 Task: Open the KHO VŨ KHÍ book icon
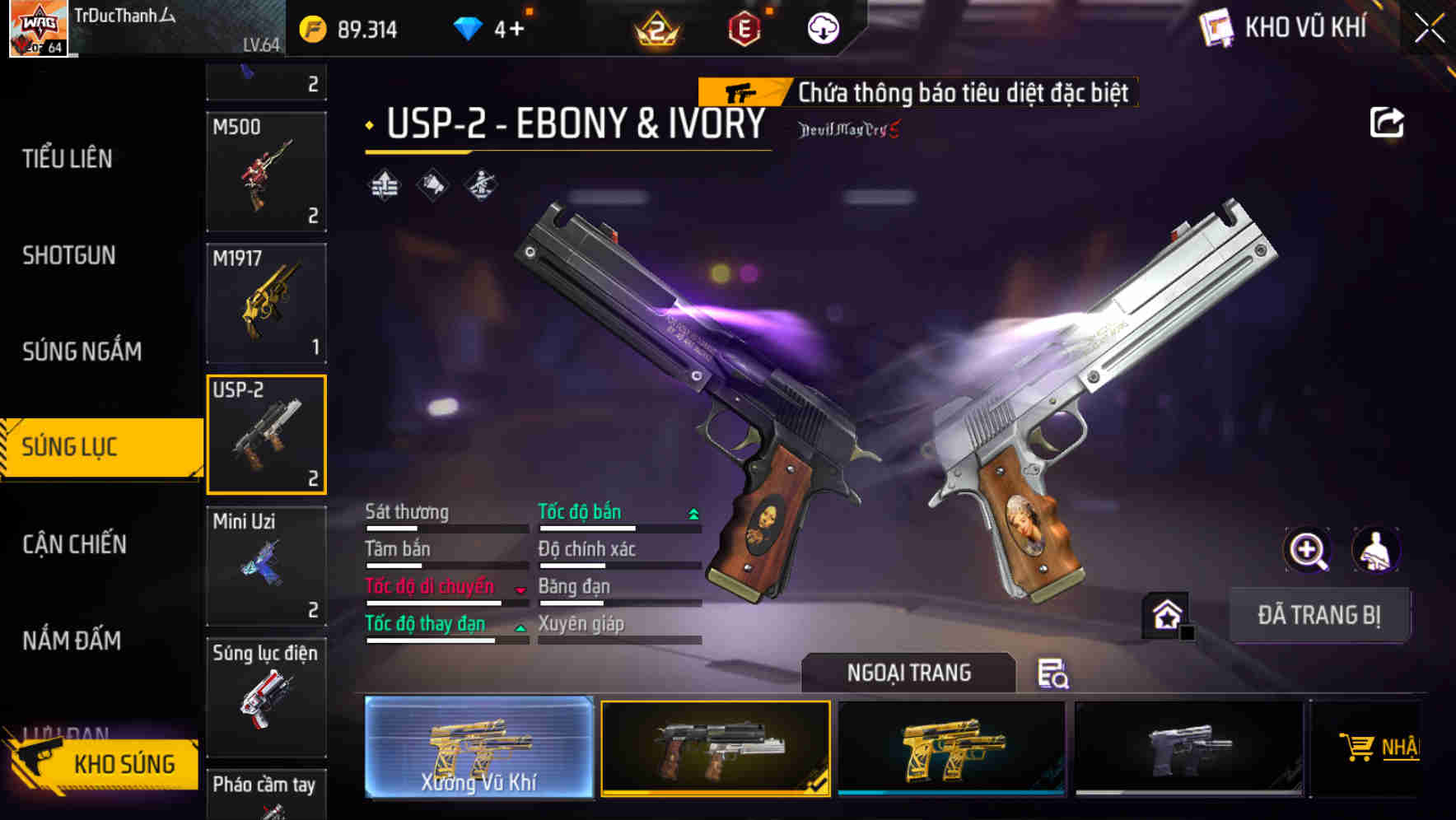pyautogui.click(x=1215, y=27)
